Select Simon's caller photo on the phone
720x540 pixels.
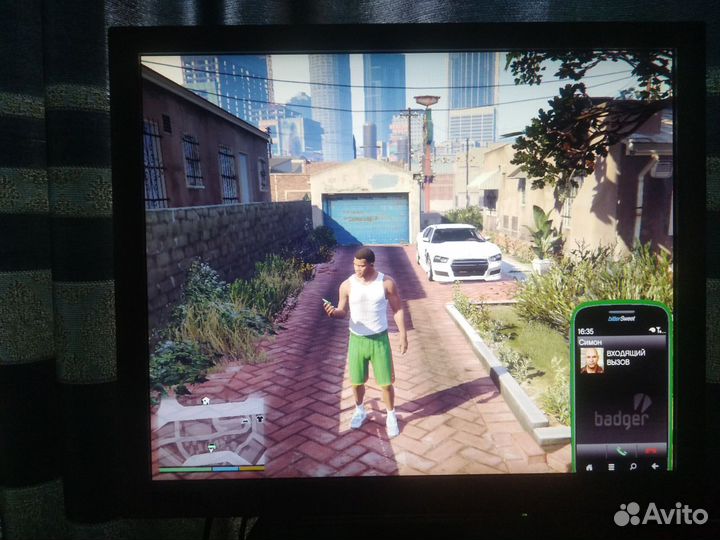tap(592, 360)
